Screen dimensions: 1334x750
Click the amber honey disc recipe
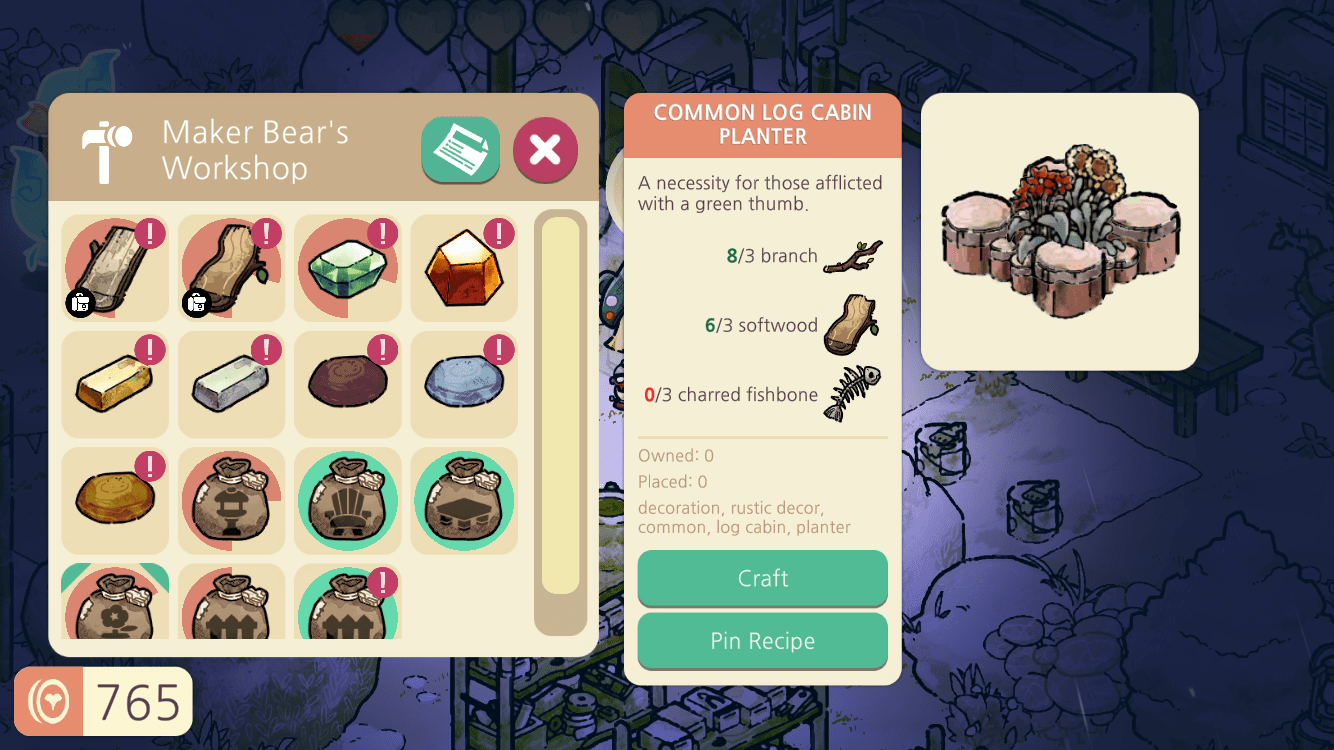point(115,500)
